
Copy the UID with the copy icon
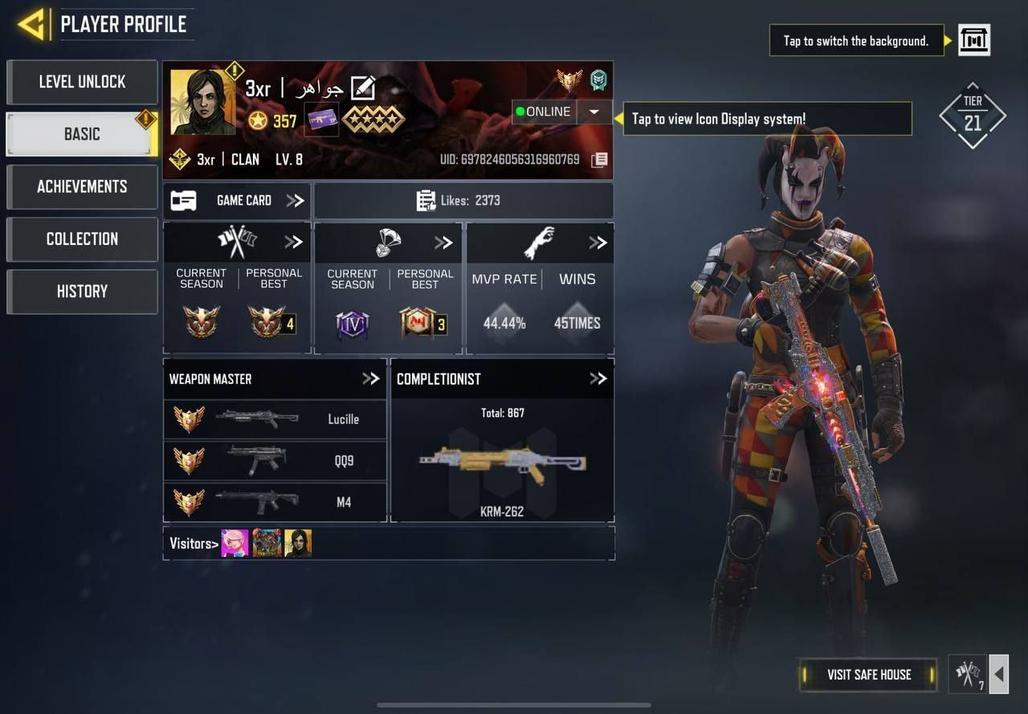click(599, 160)
